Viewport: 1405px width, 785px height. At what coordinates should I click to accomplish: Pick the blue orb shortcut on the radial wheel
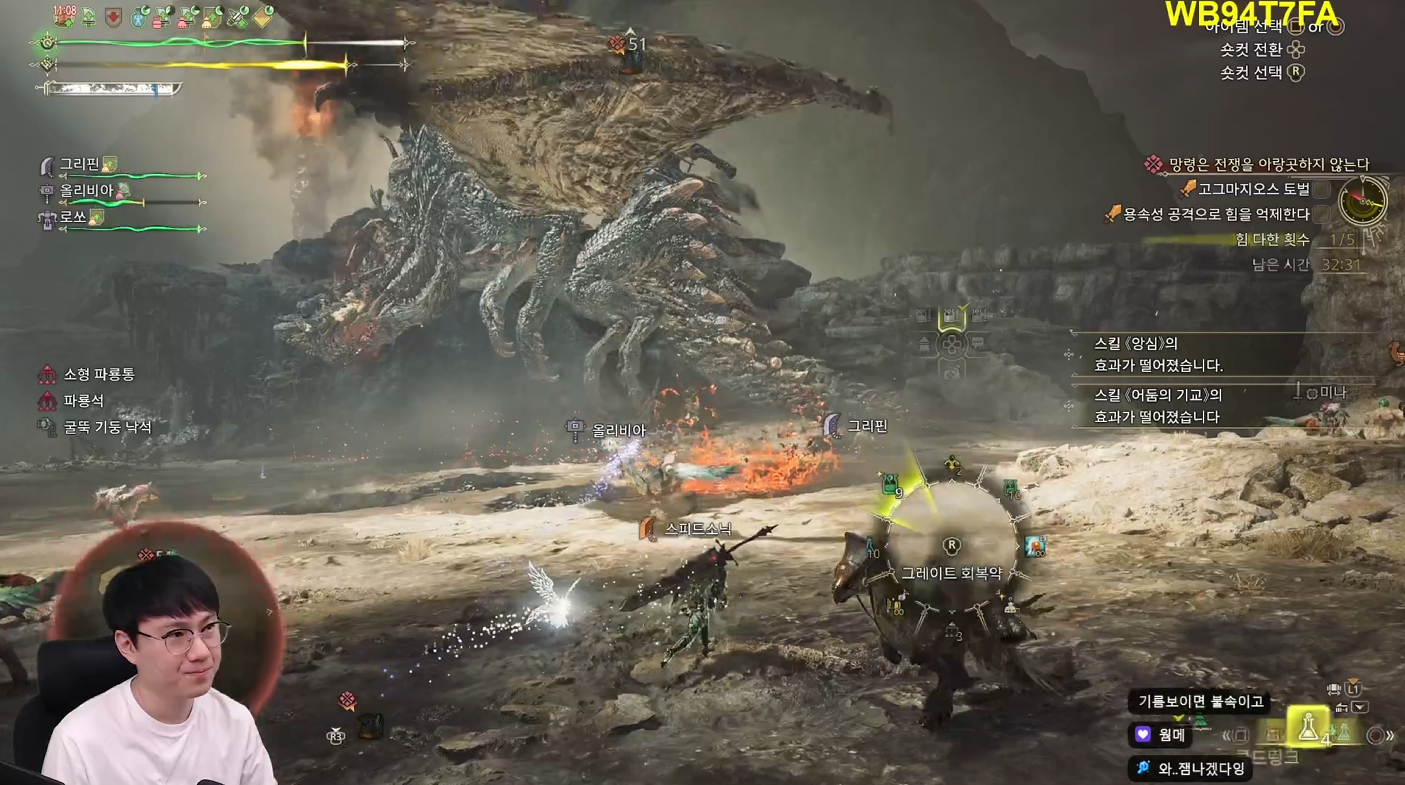click(x=1034, y=546)
